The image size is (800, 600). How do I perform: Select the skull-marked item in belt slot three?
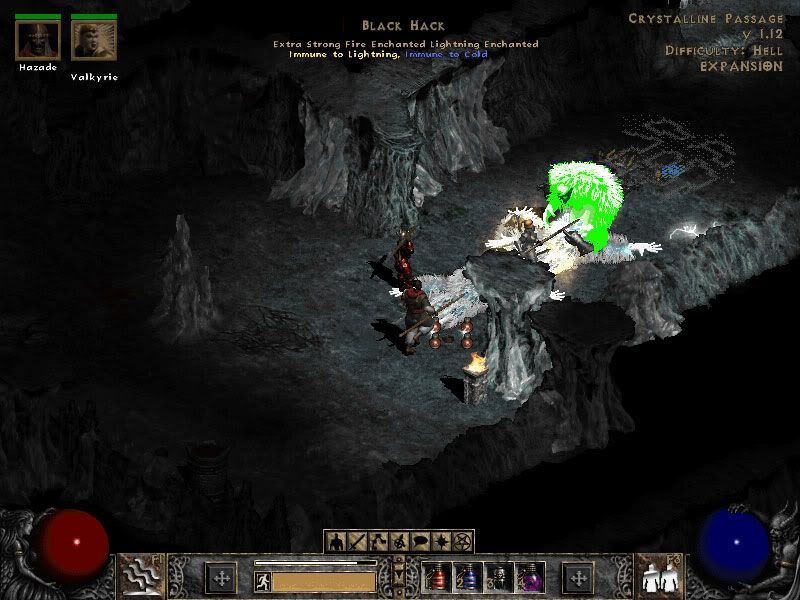point(498,577)
